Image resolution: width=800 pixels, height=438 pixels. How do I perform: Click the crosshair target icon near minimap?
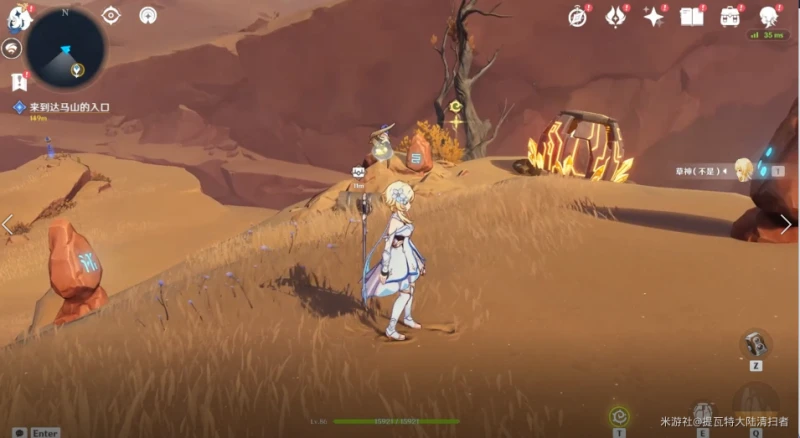point(111,15)
